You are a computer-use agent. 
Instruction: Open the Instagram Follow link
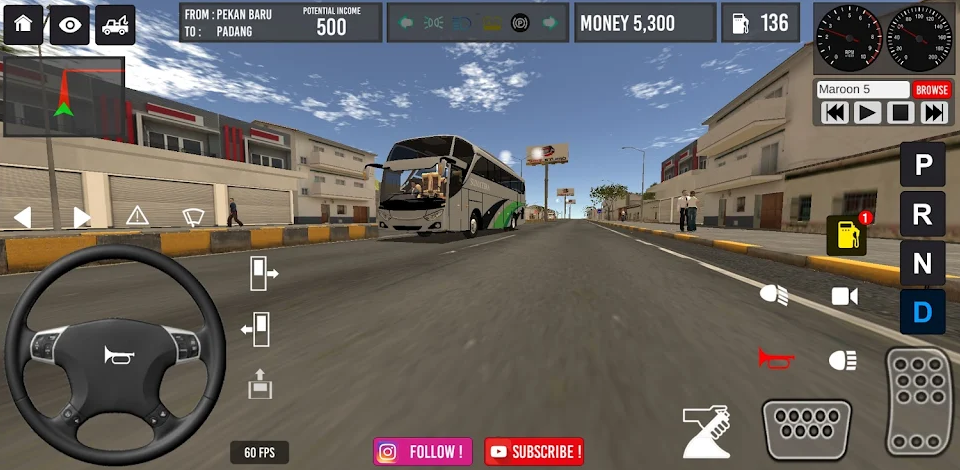pyautogui.click(x=424, y=452)
